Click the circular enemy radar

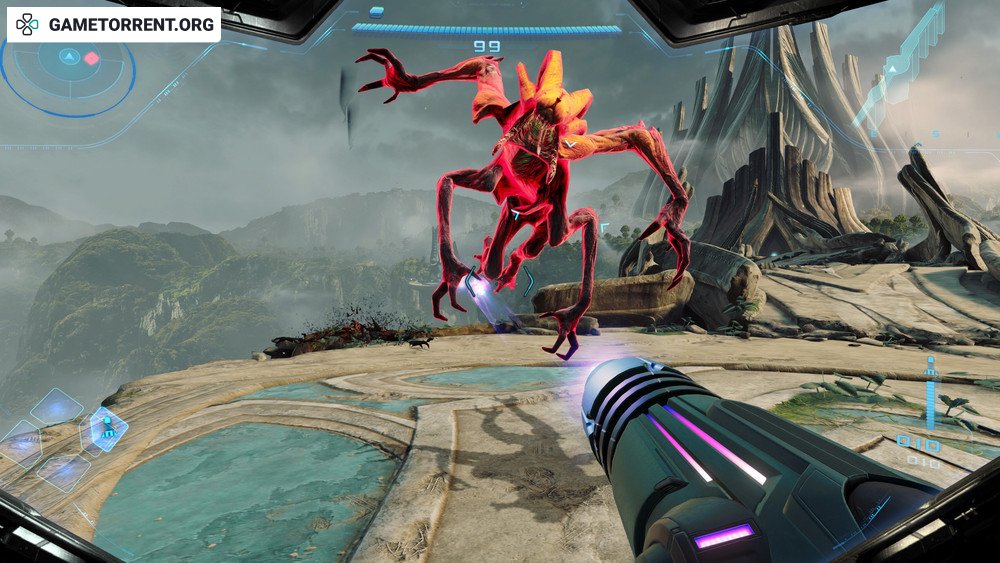66,72
